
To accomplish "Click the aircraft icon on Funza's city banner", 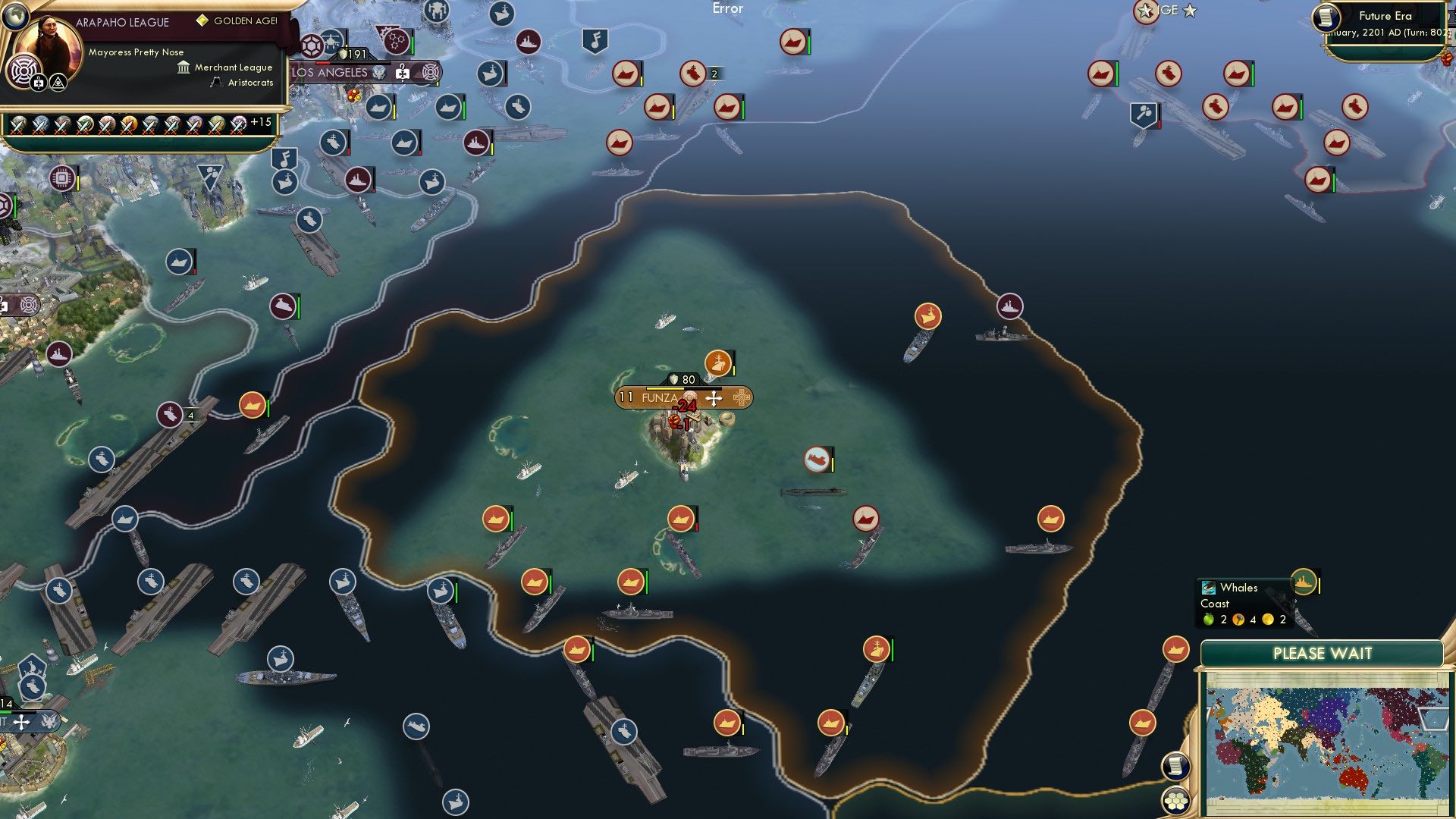I will click(x=714, y=400).
